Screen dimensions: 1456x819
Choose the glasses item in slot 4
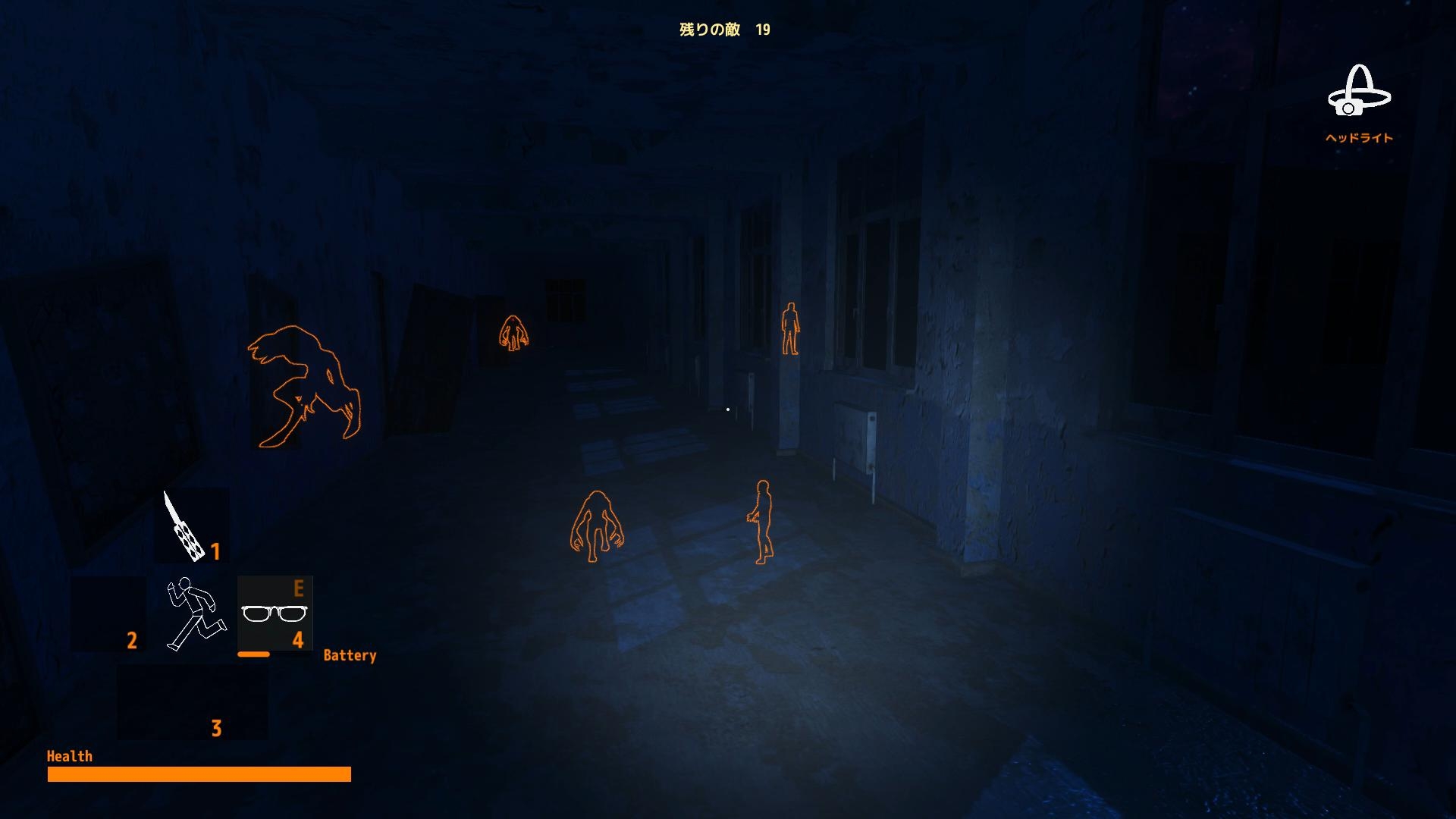pyautogui.click(x=274, y=613)
